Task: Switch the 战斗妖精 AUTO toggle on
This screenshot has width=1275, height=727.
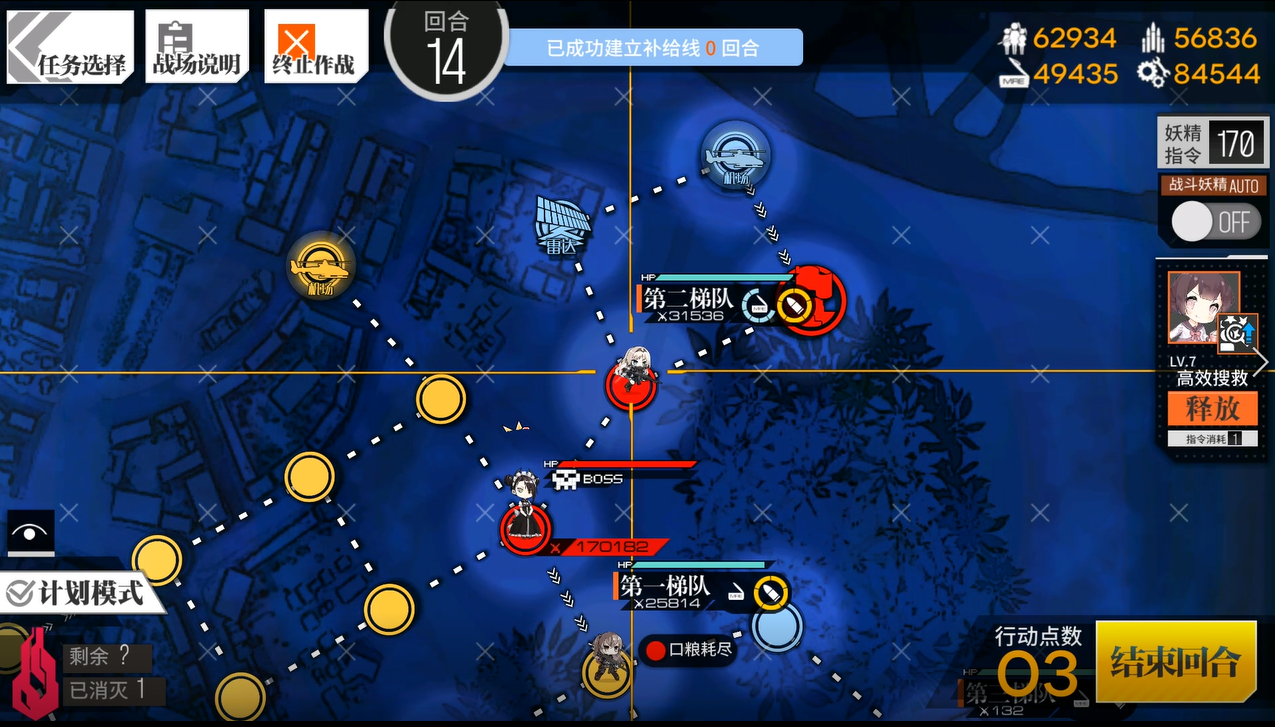Action: [1214, 221]
